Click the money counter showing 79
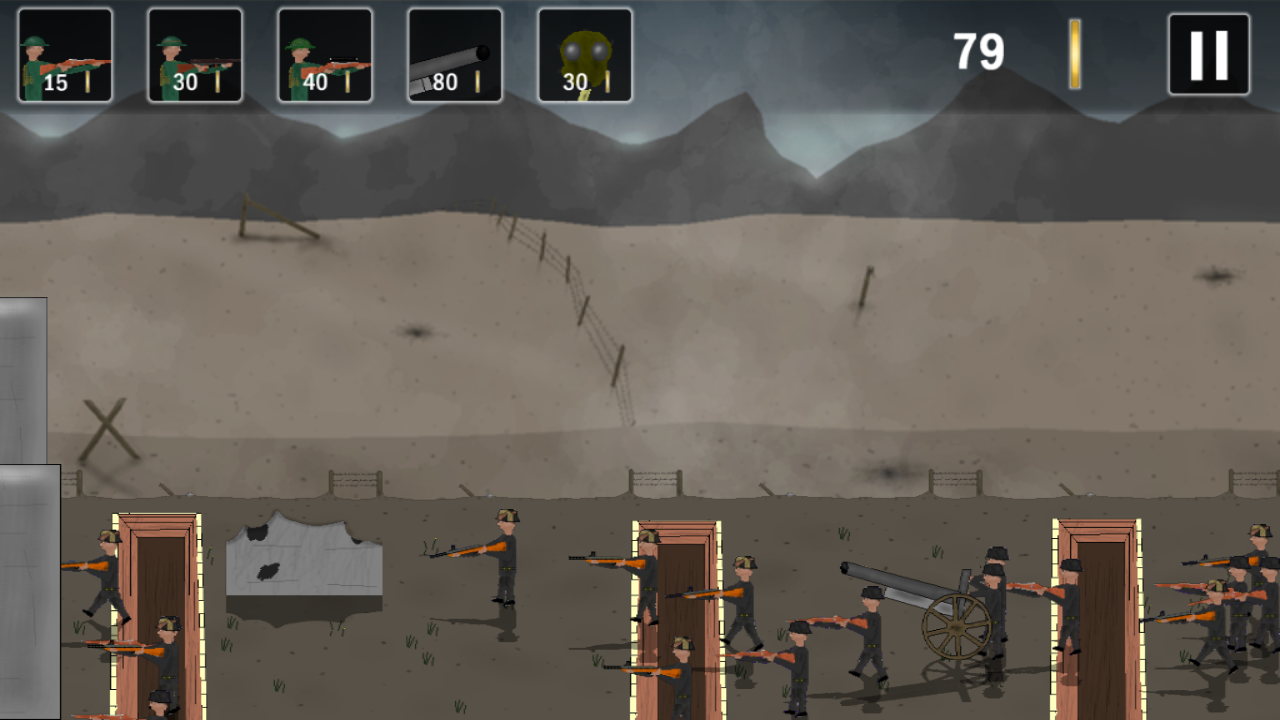The width and height of the screenshot is (1280, 720). point(978,50)
